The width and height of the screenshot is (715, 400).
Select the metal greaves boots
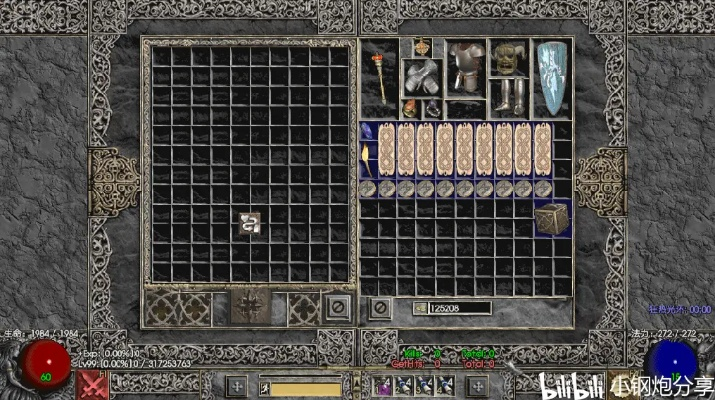point(508,95)
